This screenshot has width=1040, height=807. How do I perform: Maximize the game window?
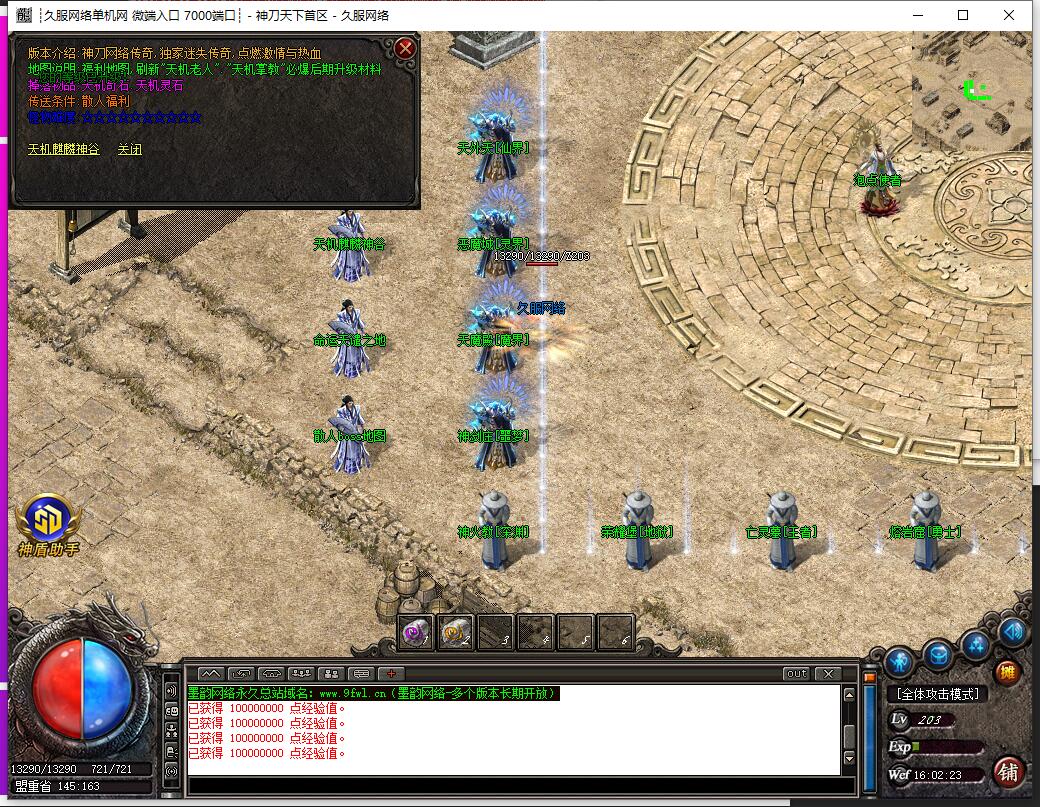coord(963,15)
